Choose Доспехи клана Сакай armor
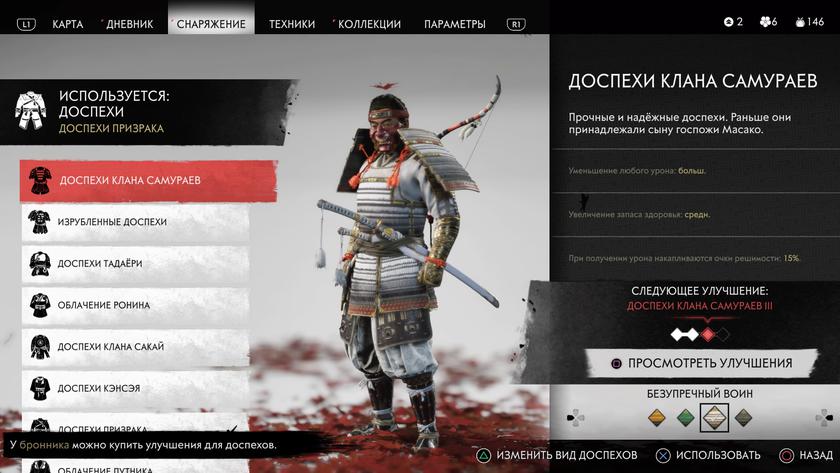The height and width of the screenshot is (473, 840). [135, 347]
